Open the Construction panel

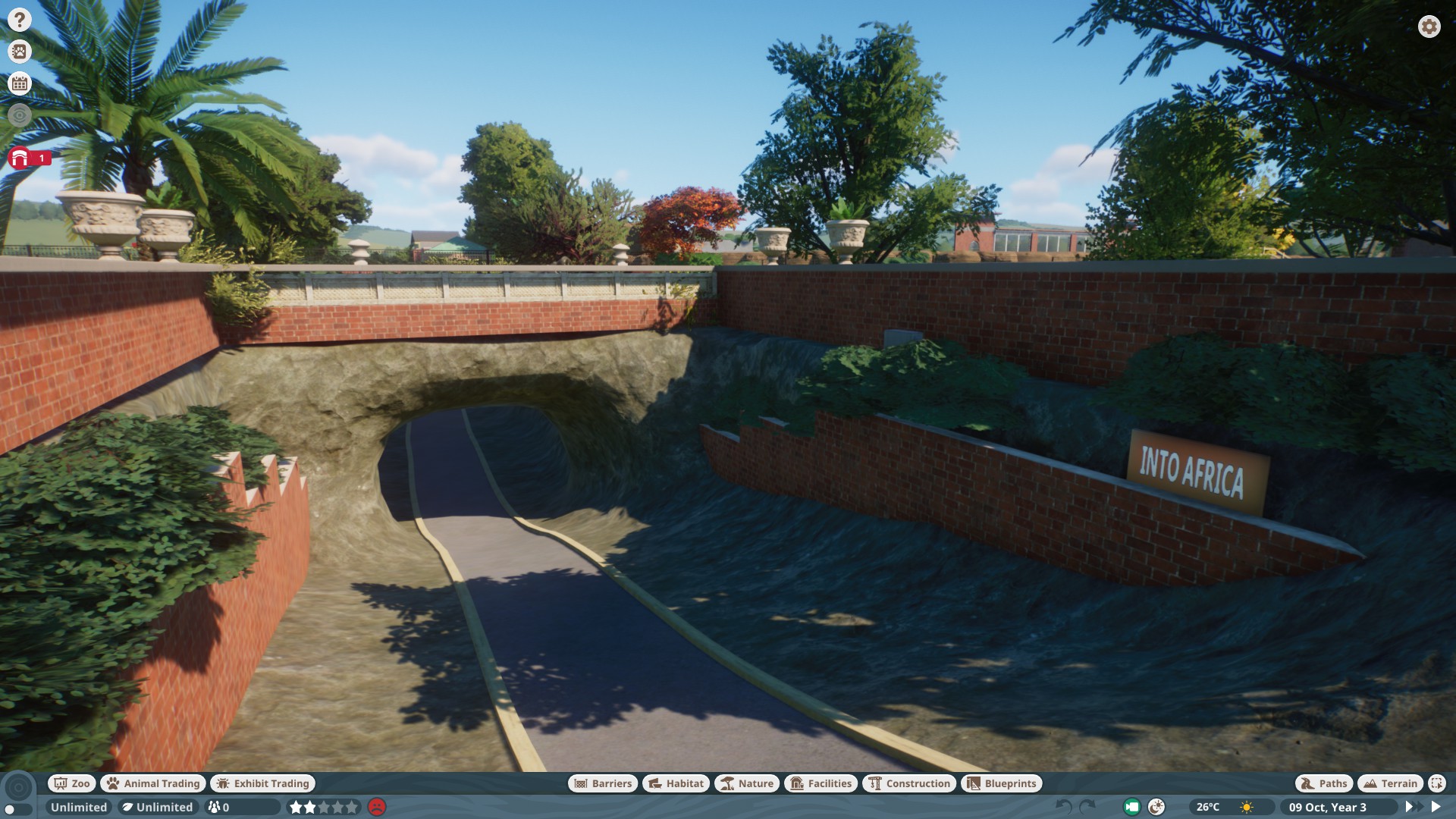[909, 783]
